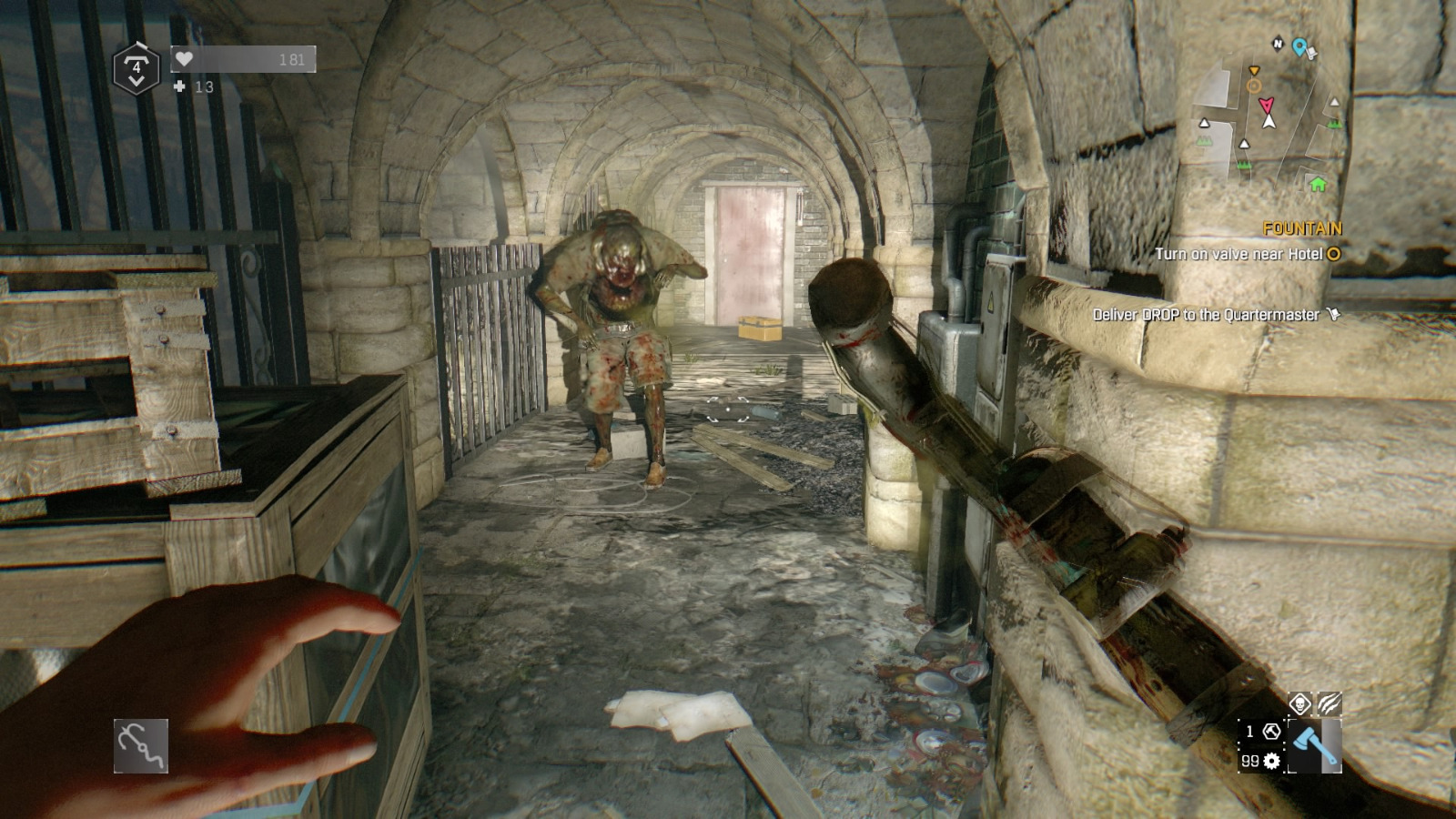Collapse the white safe house triangle on the map
Viewport: 1456px width, 819px height.
point(1204,122)
